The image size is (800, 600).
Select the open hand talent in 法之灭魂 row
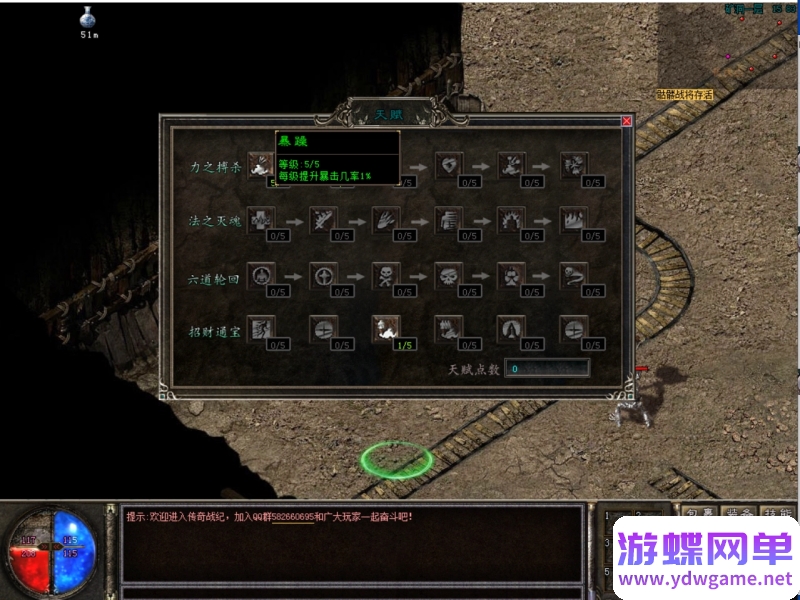(386, 220)
